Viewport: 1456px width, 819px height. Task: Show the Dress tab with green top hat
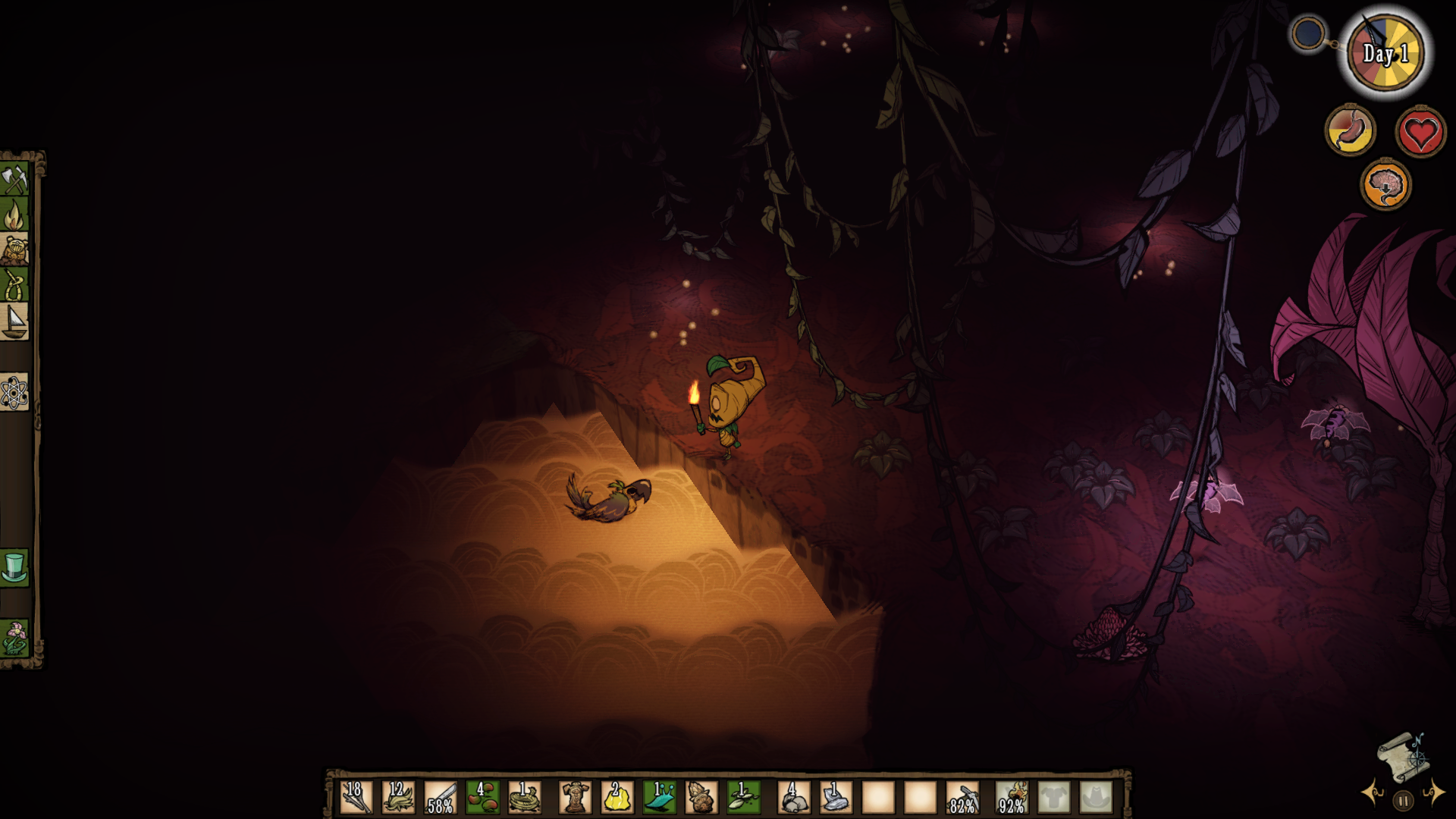[x=14, y=567]
